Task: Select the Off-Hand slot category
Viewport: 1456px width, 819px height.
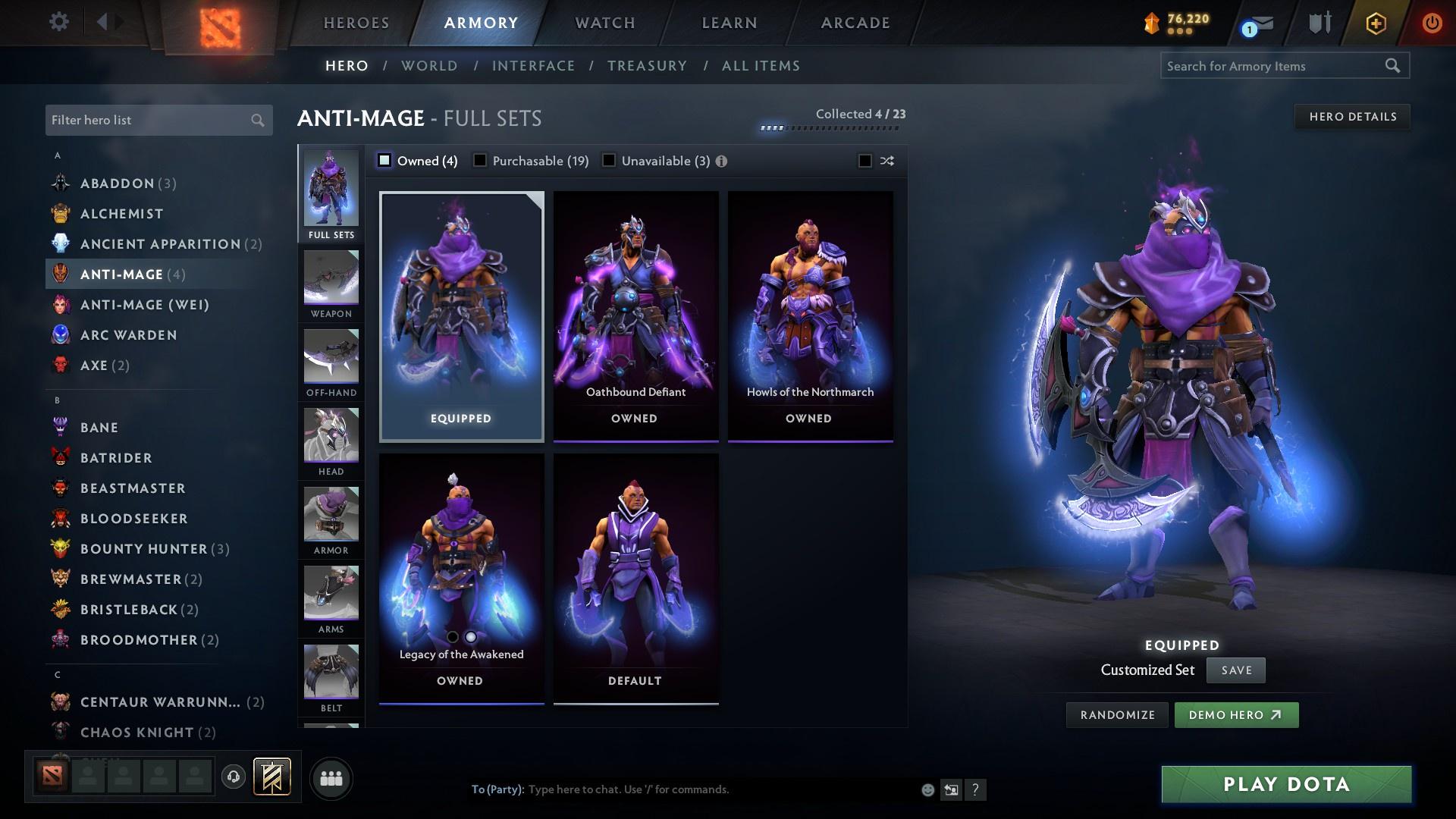Action: pyautogui.click(x=331, y=364)
